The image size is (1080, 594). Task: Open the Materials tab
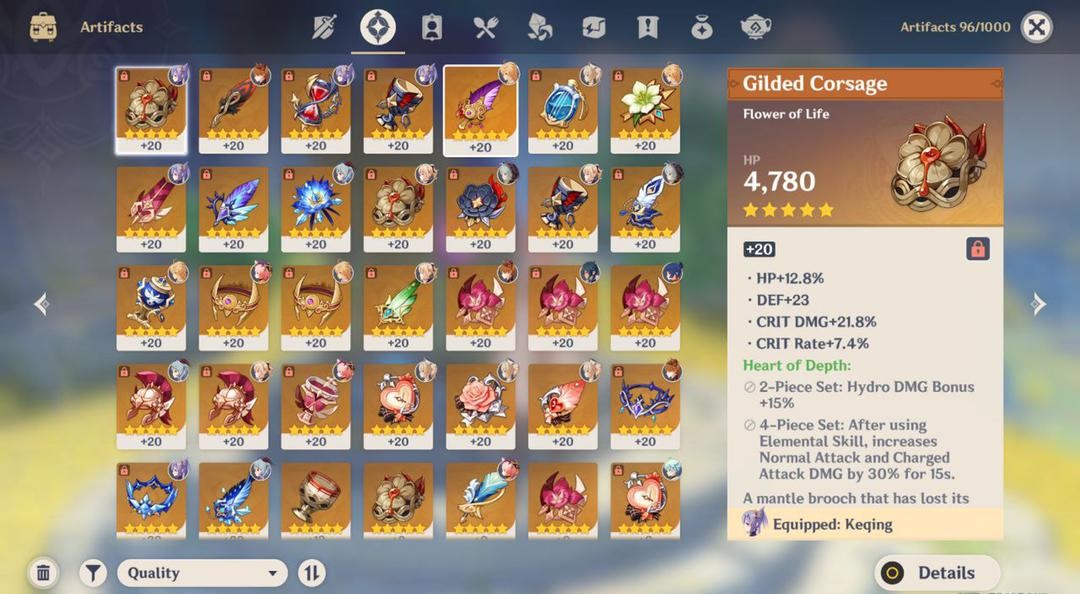(540, 27)
